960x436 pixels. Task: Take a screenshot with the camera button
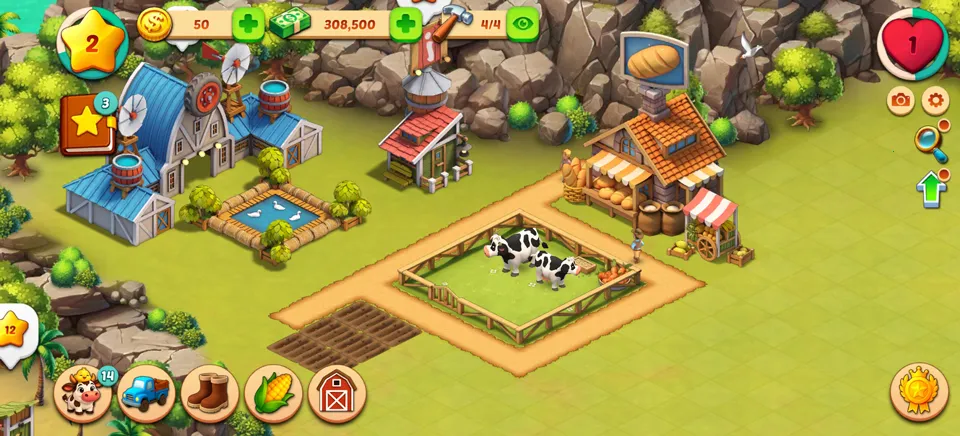[901, 100]
